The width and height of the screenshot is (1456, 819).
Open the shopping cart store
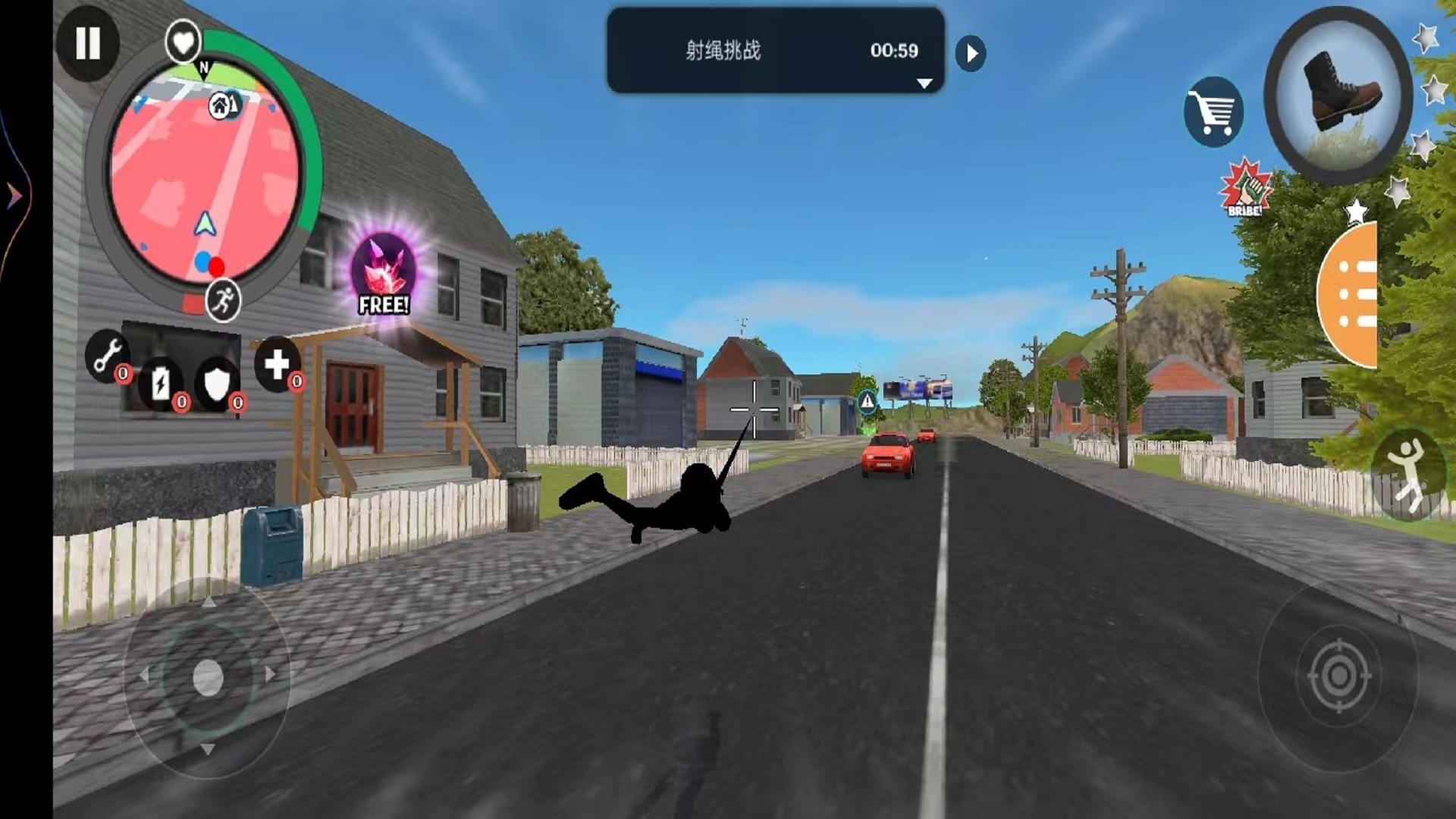1213,112
